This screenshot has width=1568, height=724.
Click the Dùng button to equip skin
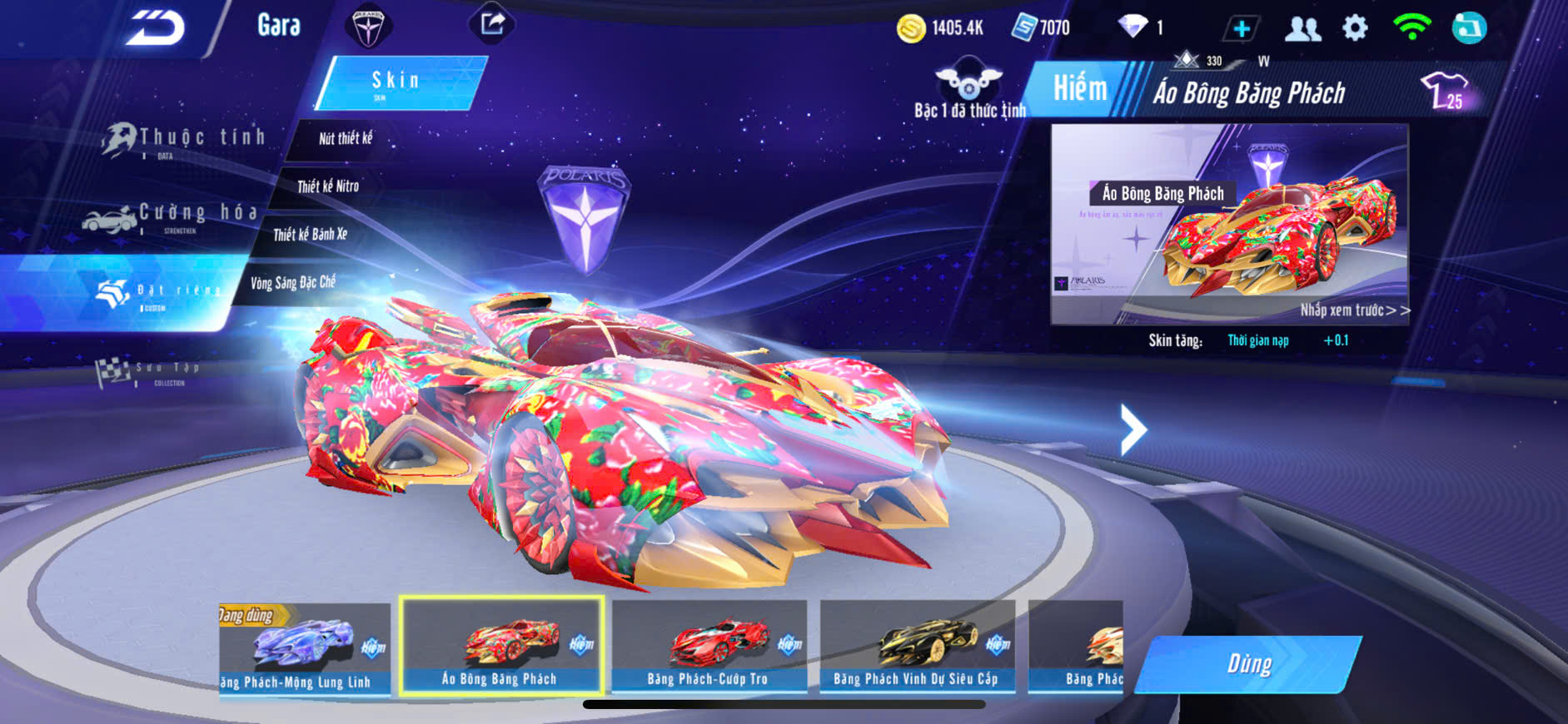[x=1248, y=664]
